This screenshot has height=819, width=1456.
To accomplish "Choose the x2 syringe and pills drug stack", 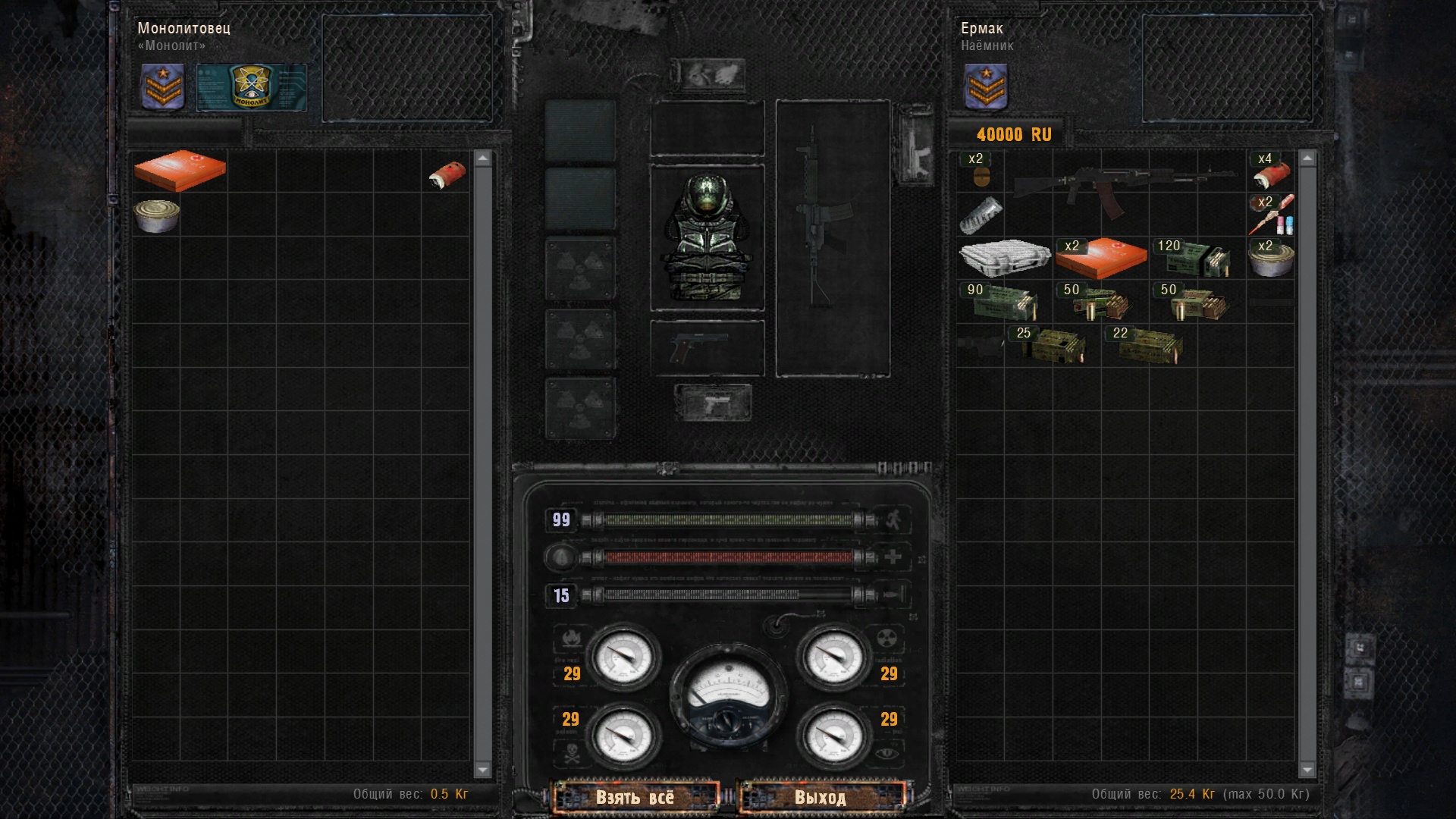I will (1272, 215).
